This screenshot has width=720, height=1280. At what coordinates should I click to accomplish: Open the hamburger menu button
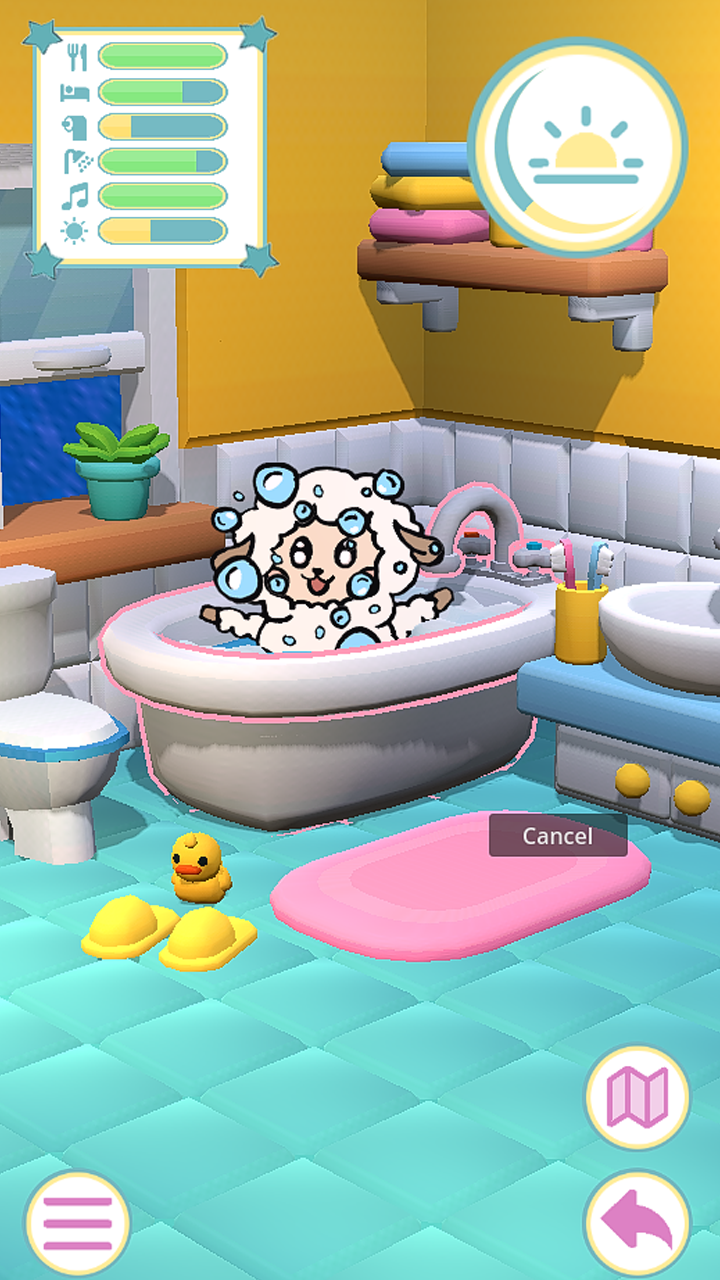[x=77, y=1222]
